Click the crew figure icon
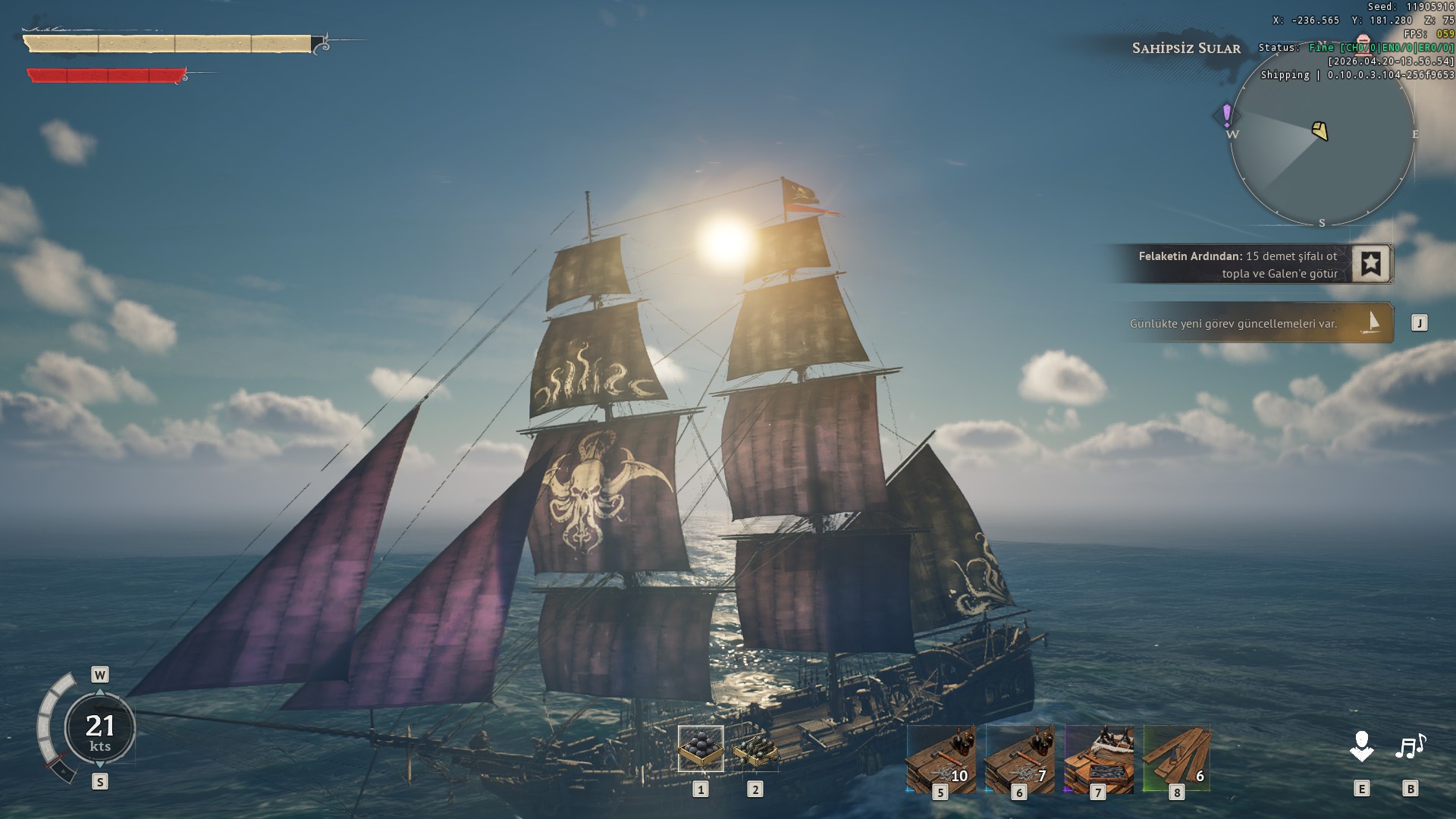The width and height of the screenshot is (1456, 819). (1362, 746)
